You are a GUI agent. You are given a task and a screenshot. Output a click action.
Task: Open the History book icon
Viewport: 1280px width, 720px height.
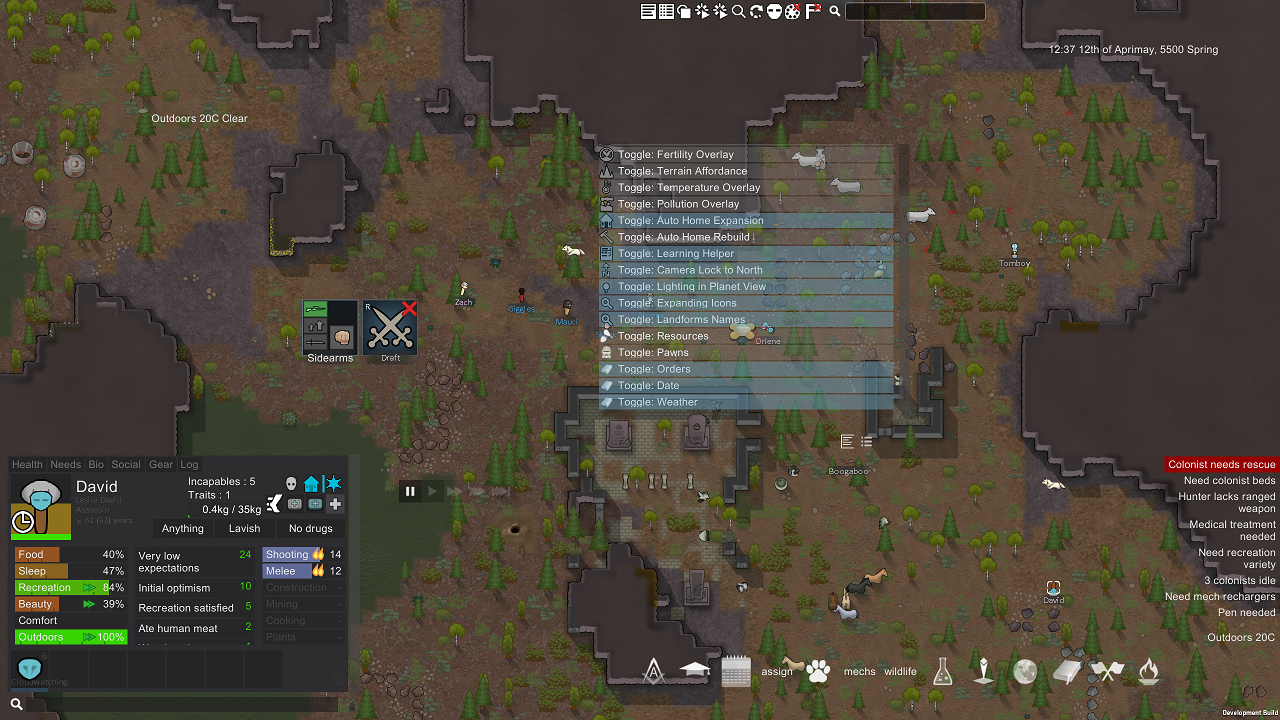[x=1066, y=671]
